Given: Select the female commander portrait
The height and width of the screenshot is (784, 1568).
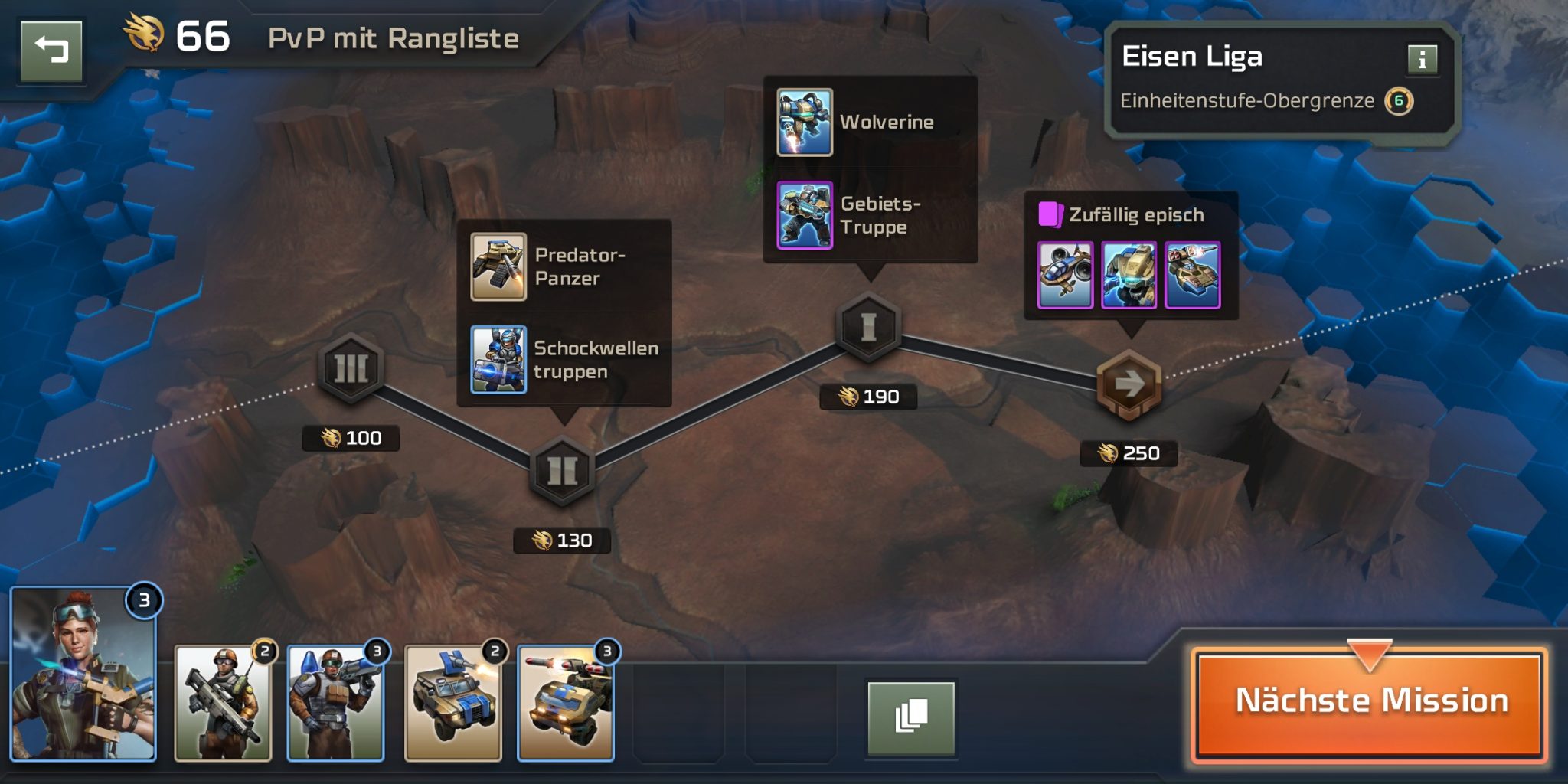Looking at the screenshot, I should [83, 675].
